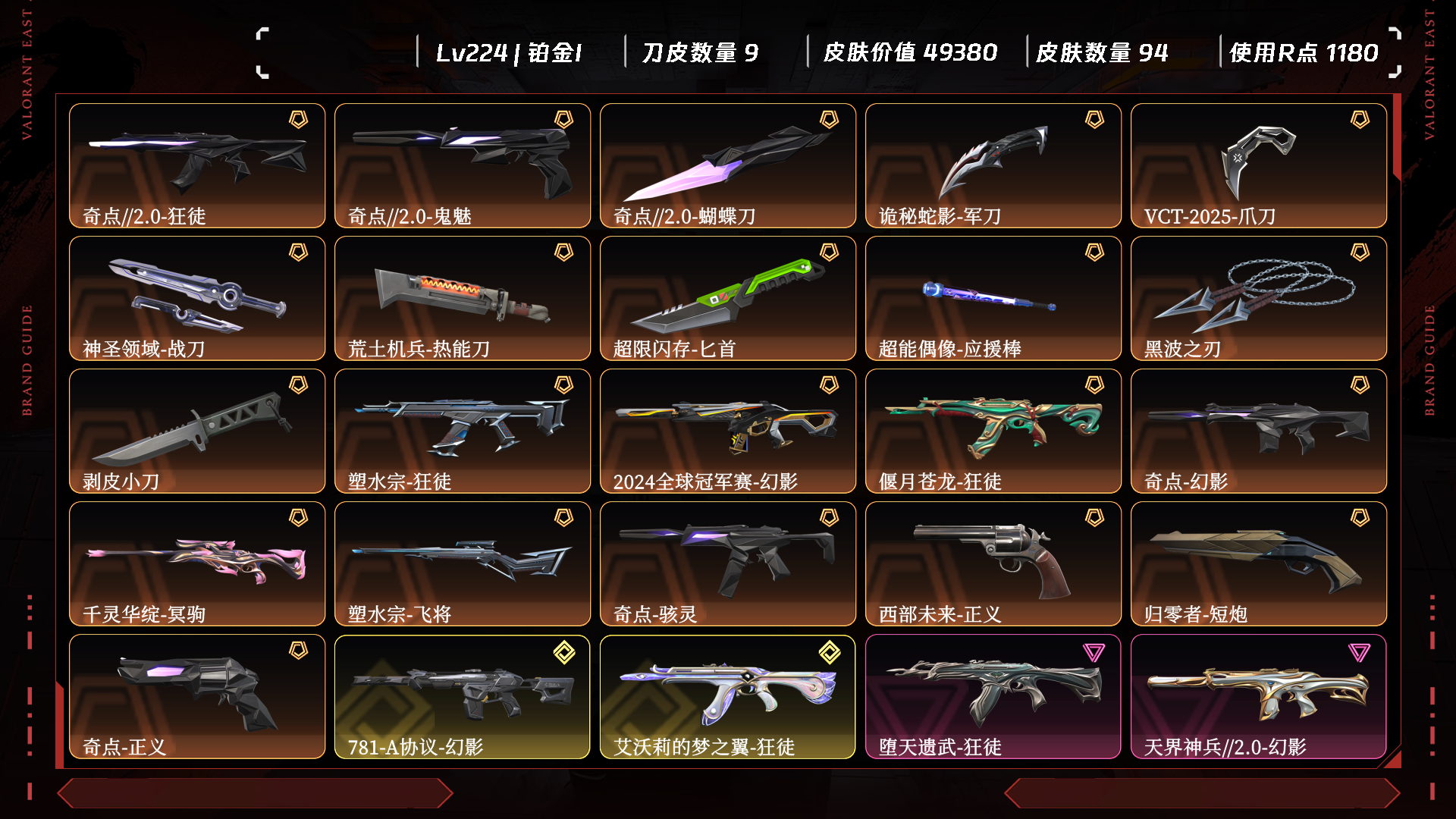Select the VCT-2025-爪刀 karambit card
This screenshot has width=1456, height=819.
coord(1259,165)
